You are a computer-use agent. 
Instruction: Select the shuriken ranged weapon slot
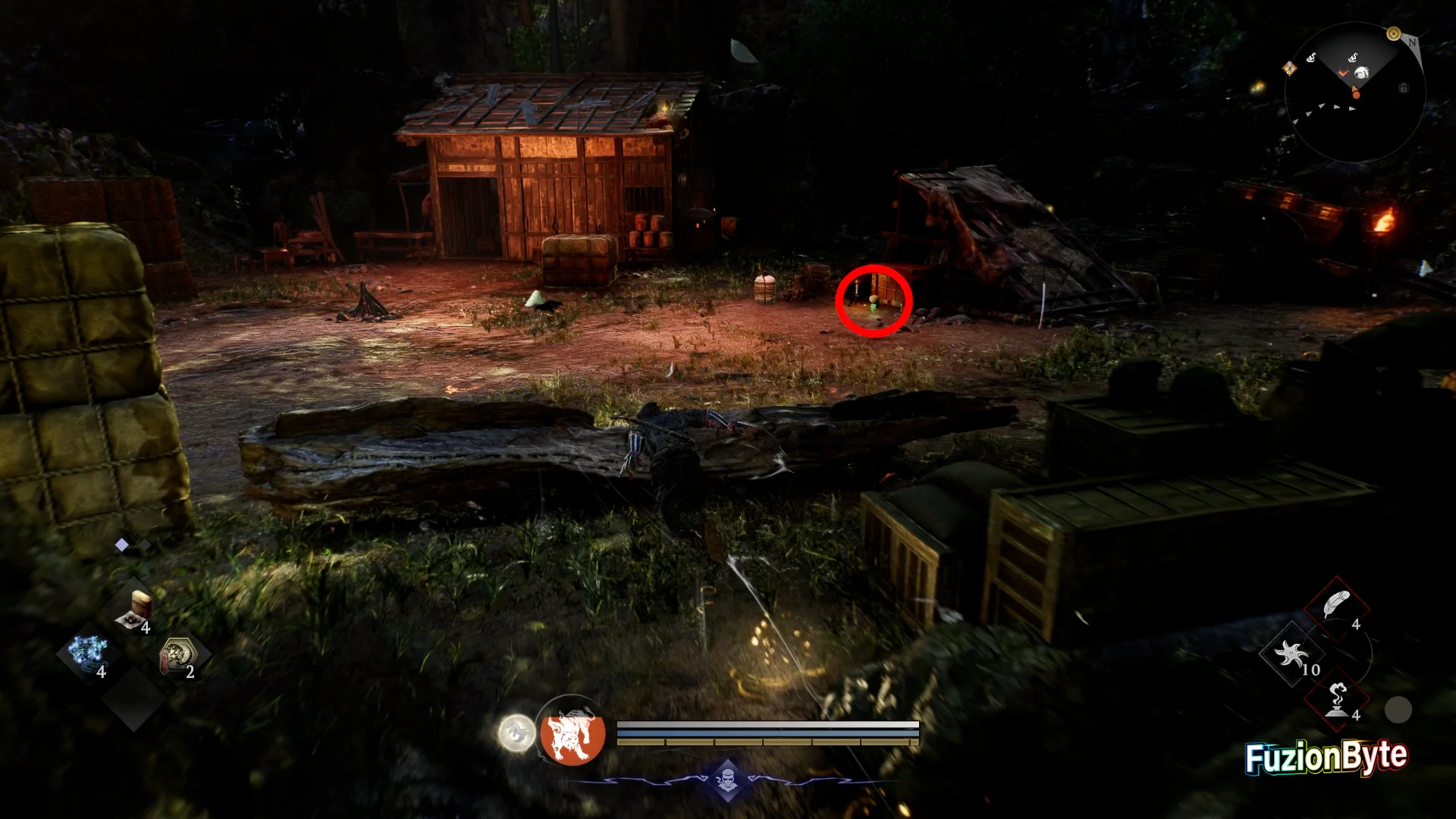click(1291, 654)
